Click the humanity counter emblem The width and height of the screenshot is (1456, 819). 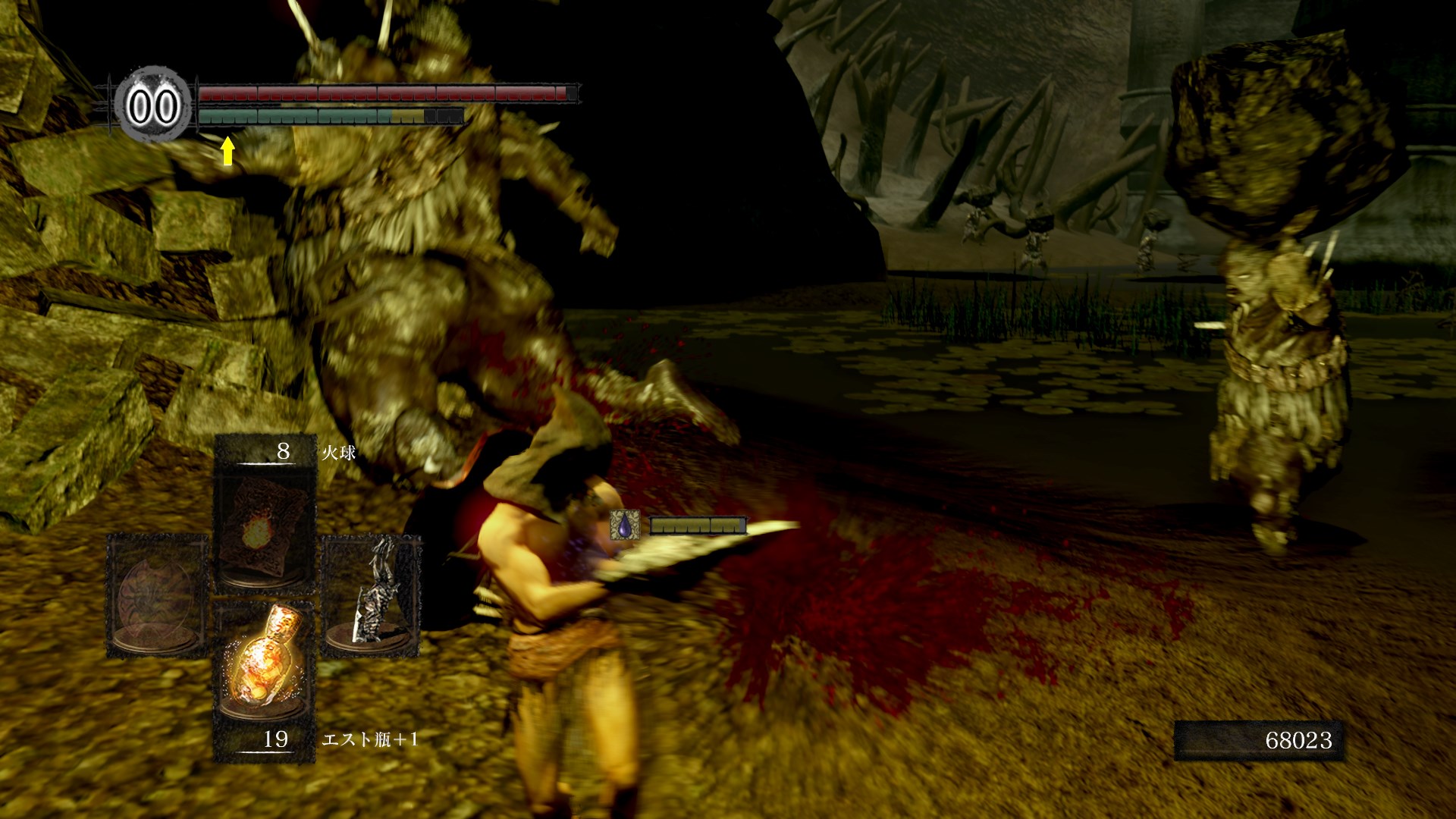click(x=153, y=106)
